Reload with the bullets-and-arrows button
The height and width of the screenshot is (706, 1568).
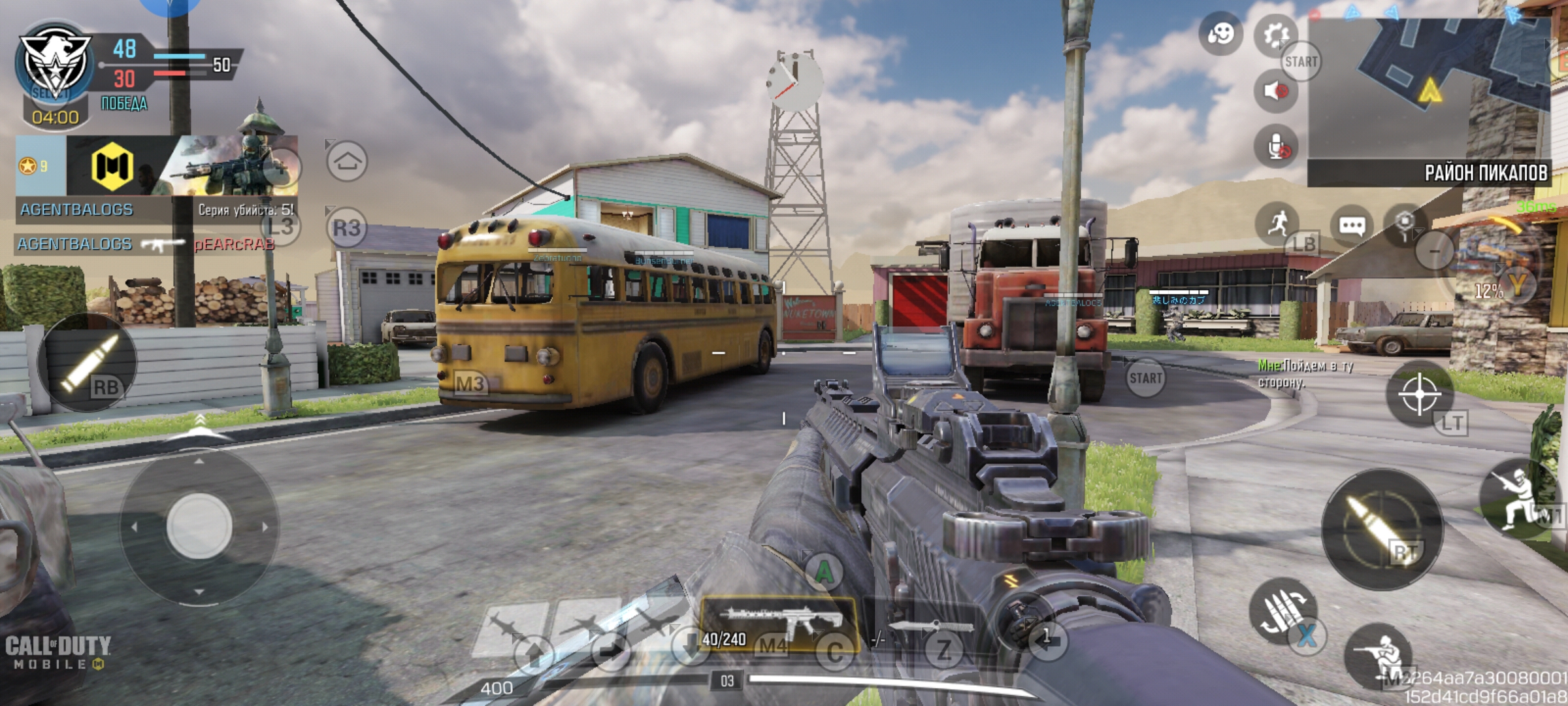(x=1282, y=612)
